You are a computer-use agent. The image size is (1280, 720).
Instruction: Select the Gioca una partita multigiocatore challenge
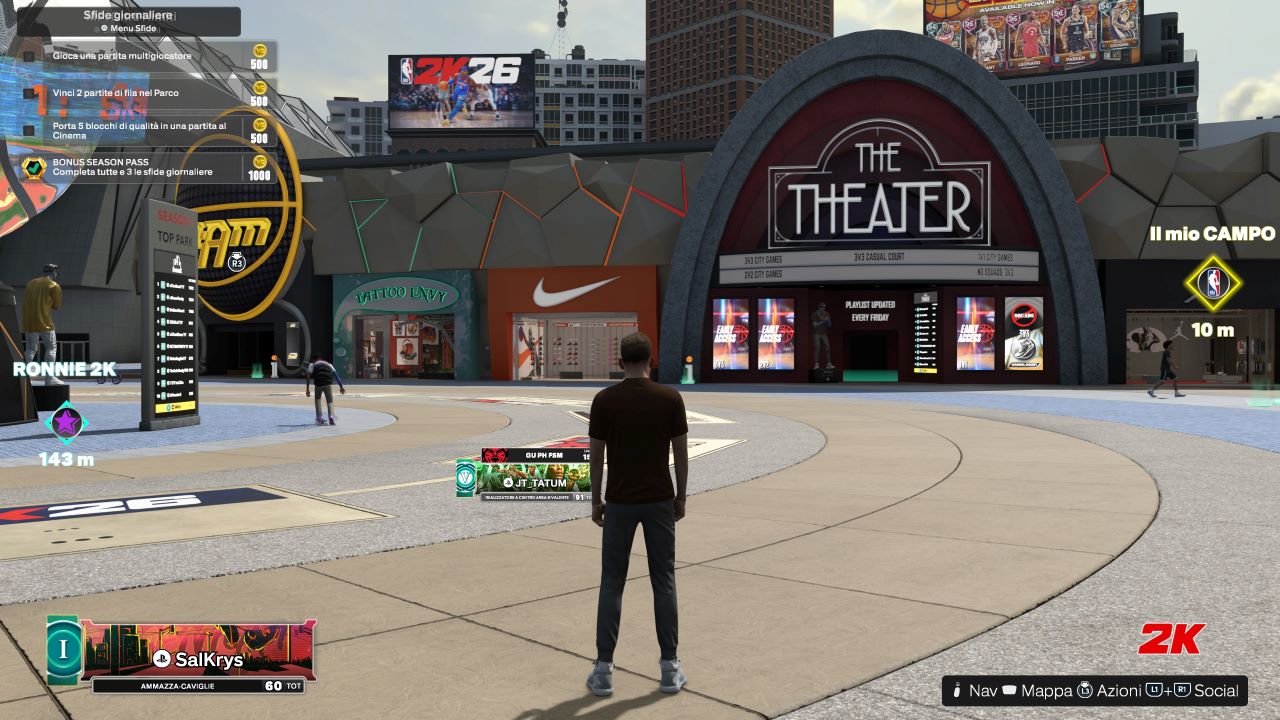(x=140, y=57)
